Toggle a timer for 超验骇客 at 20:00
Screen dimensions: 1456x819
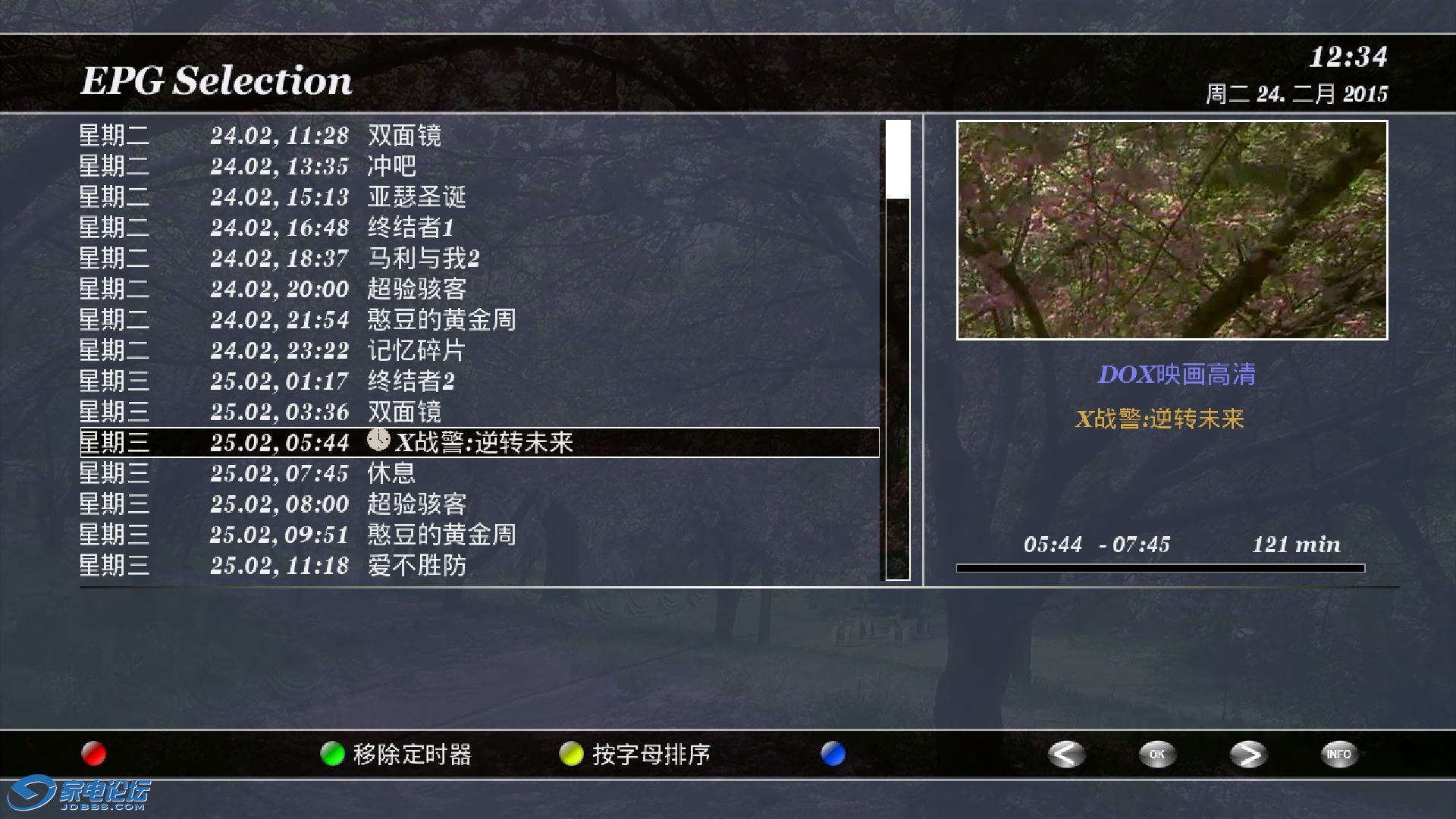coord(417,289)
